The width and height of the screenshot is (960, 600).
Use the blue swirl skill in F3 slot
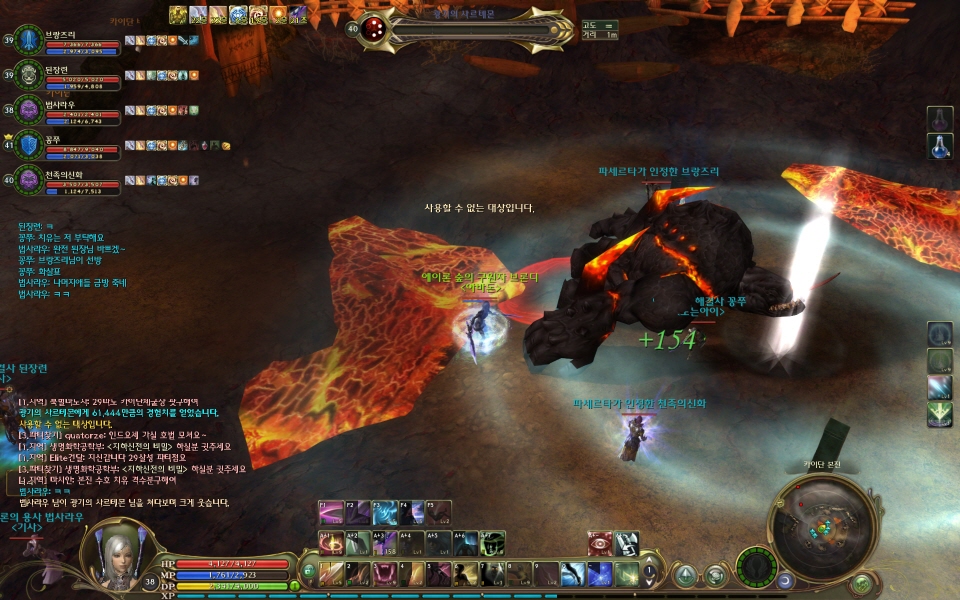385,514
